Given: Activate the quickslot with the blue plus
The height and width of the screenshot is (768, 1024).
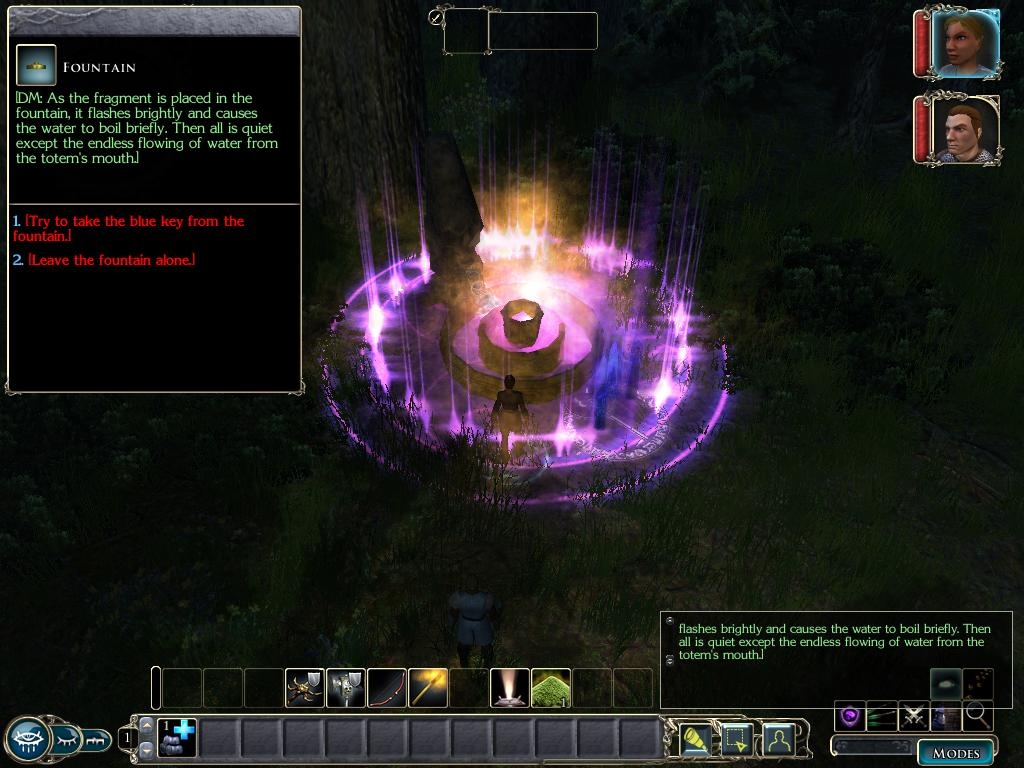Looking at the screenshot, I should point(177,738).
